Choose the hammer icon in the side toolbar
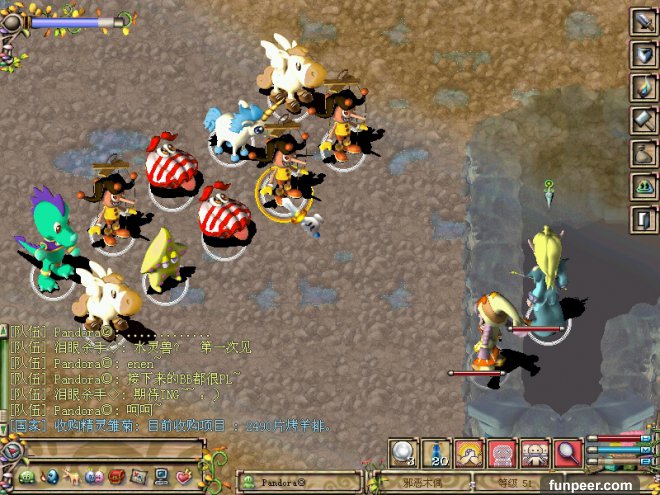The width and height of the screenshot is (660, 495). coord(643,120)
